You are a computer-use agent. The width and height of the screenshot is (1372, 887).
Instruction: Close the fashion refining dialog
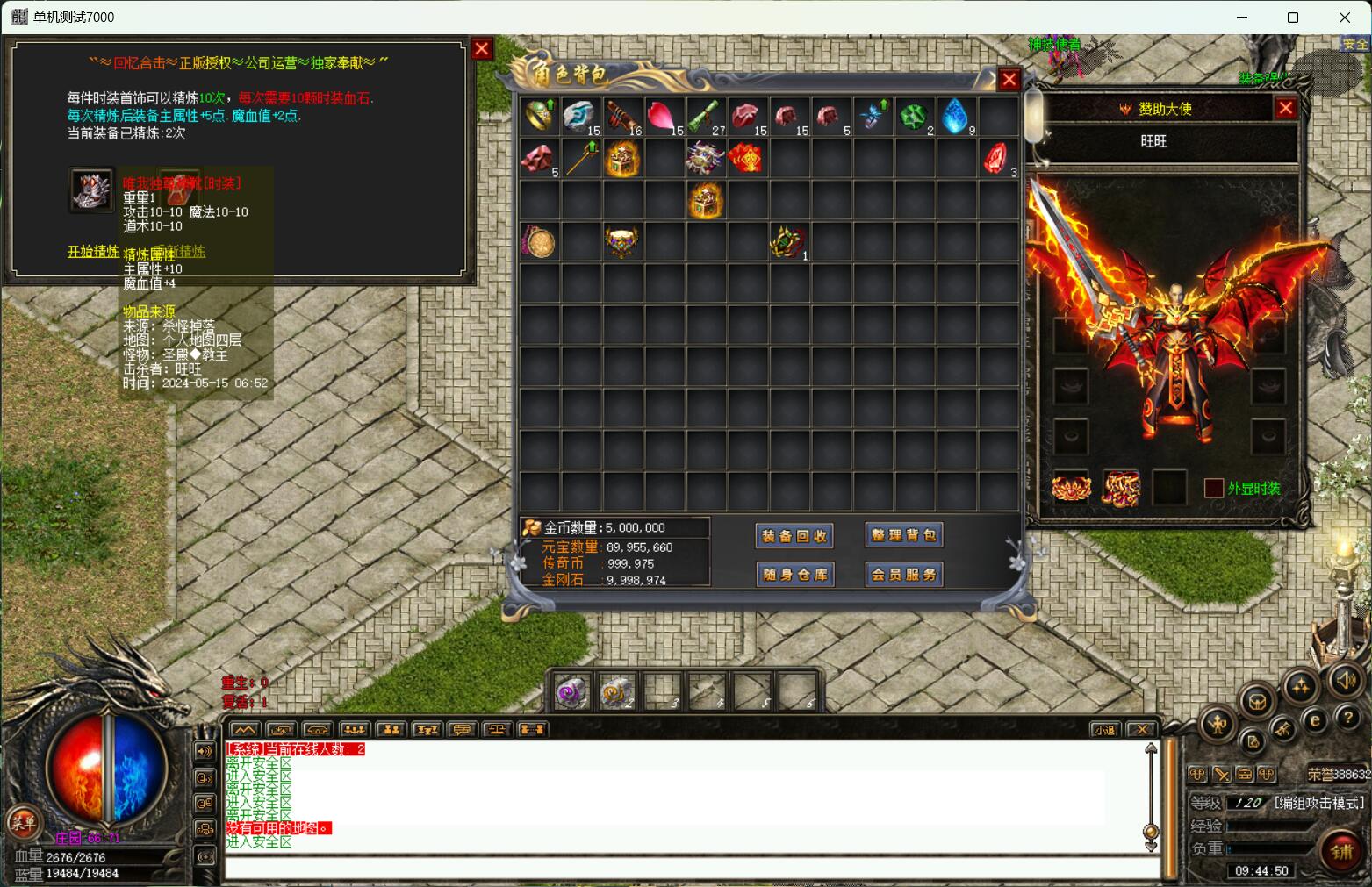(481, 49)
